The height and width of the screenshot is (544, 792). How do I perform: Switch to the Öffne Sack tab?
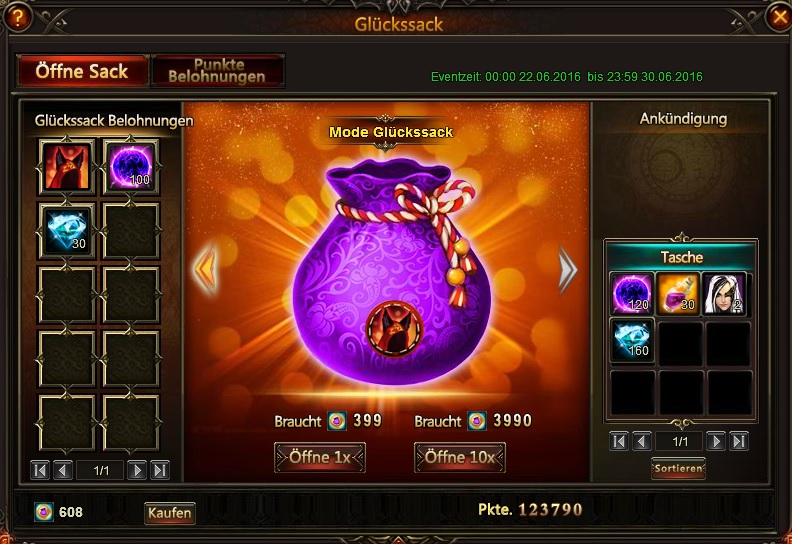82,70
